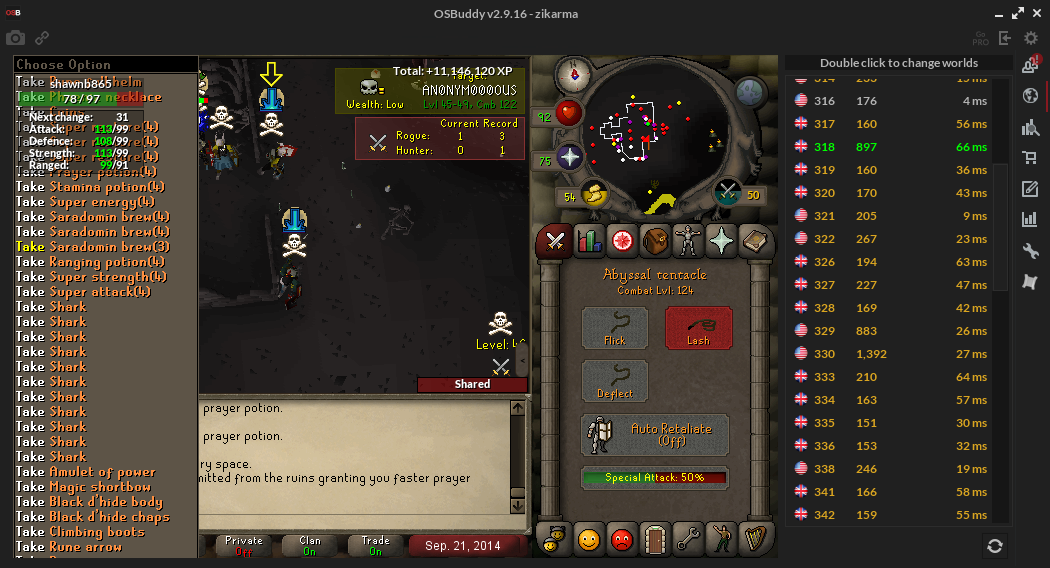
Task: Toggle Auto Retaliate
Action: (655, 435)
